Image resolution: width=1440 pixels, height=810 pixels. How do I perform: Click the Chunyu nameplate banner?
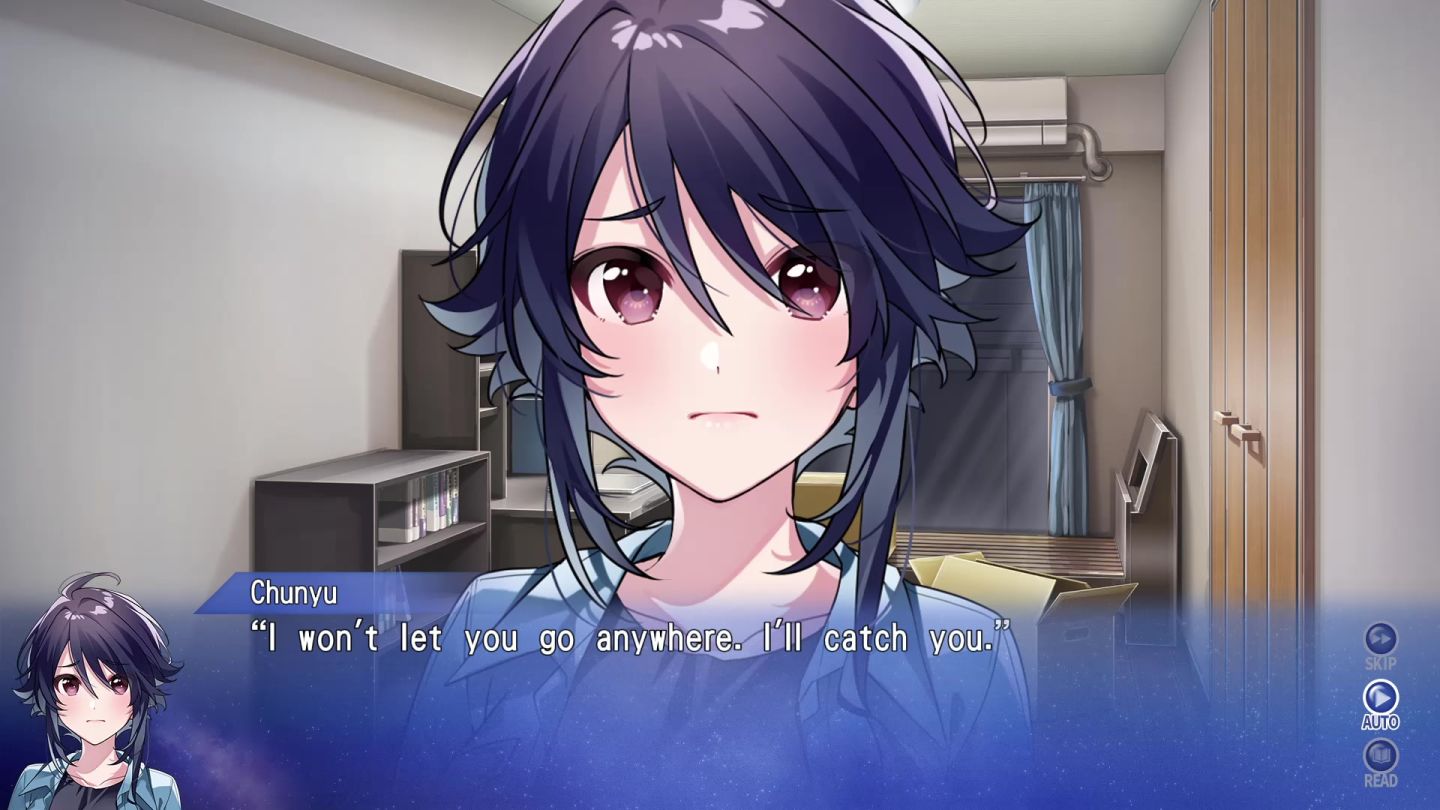[297, 593]
